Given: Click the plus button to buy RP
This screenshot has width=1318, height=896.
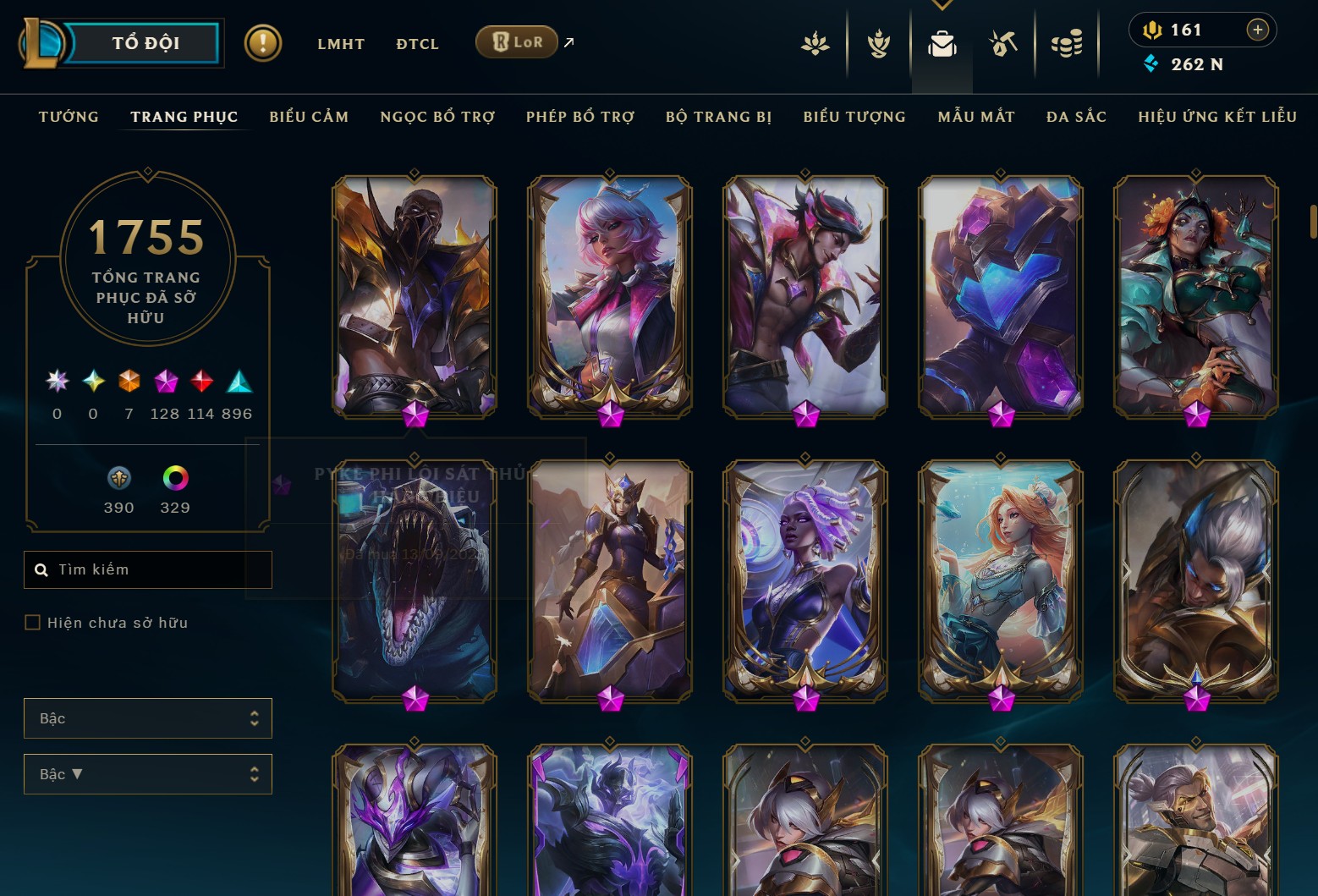Looking at the screenshot, I should point(1258,30).
